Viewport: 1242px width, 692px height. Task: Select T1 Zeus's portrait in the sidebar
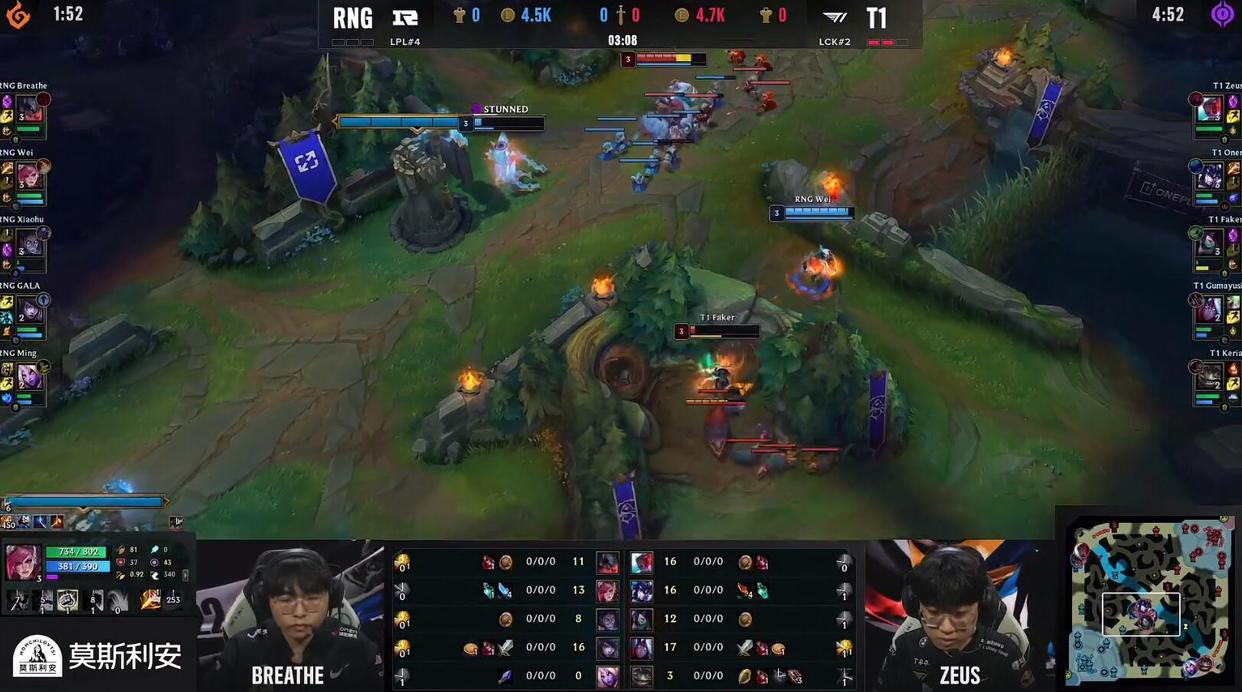pos(1211,109)
